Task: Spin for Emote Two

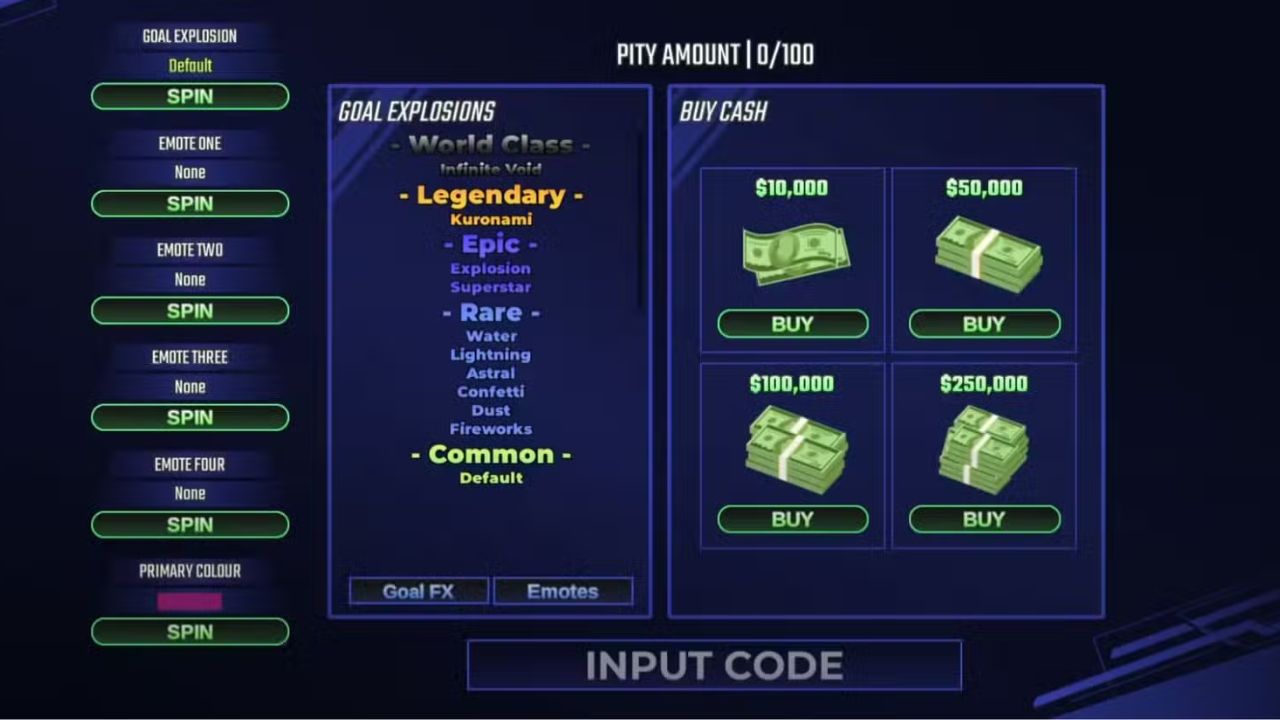Action: point(189,311)
